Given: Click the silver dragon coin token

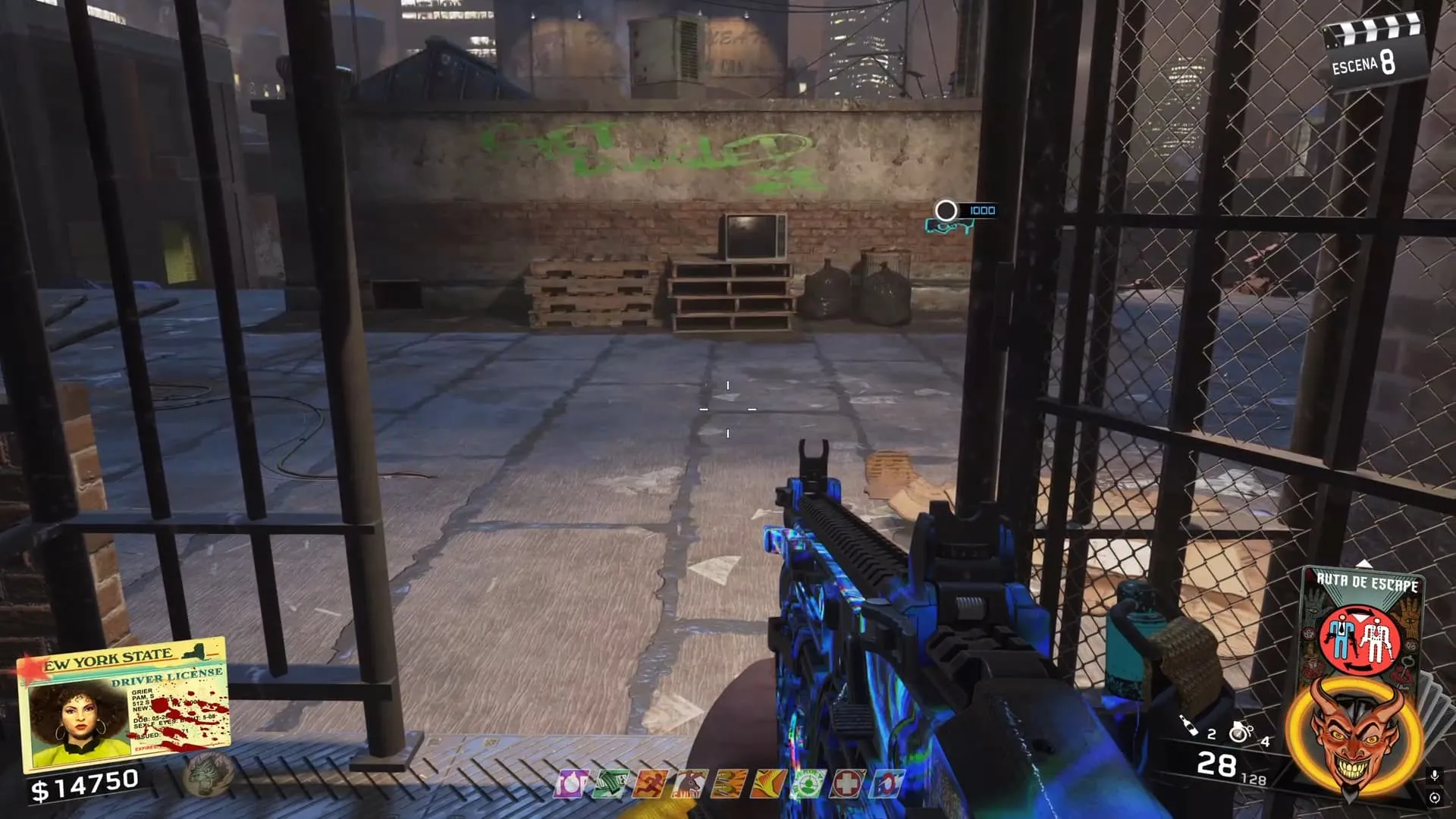Looking at the screenshot, I should (207, 775).
